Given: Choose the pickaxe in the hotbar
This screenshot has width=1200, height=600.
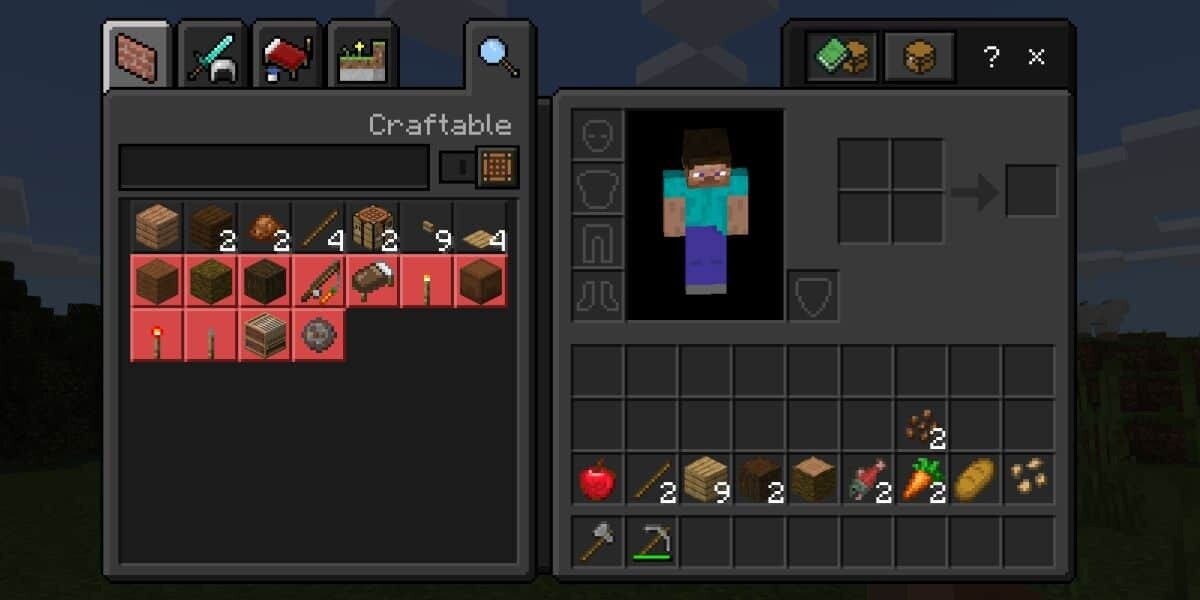Looking at the screenshot, I should point(651,541).
